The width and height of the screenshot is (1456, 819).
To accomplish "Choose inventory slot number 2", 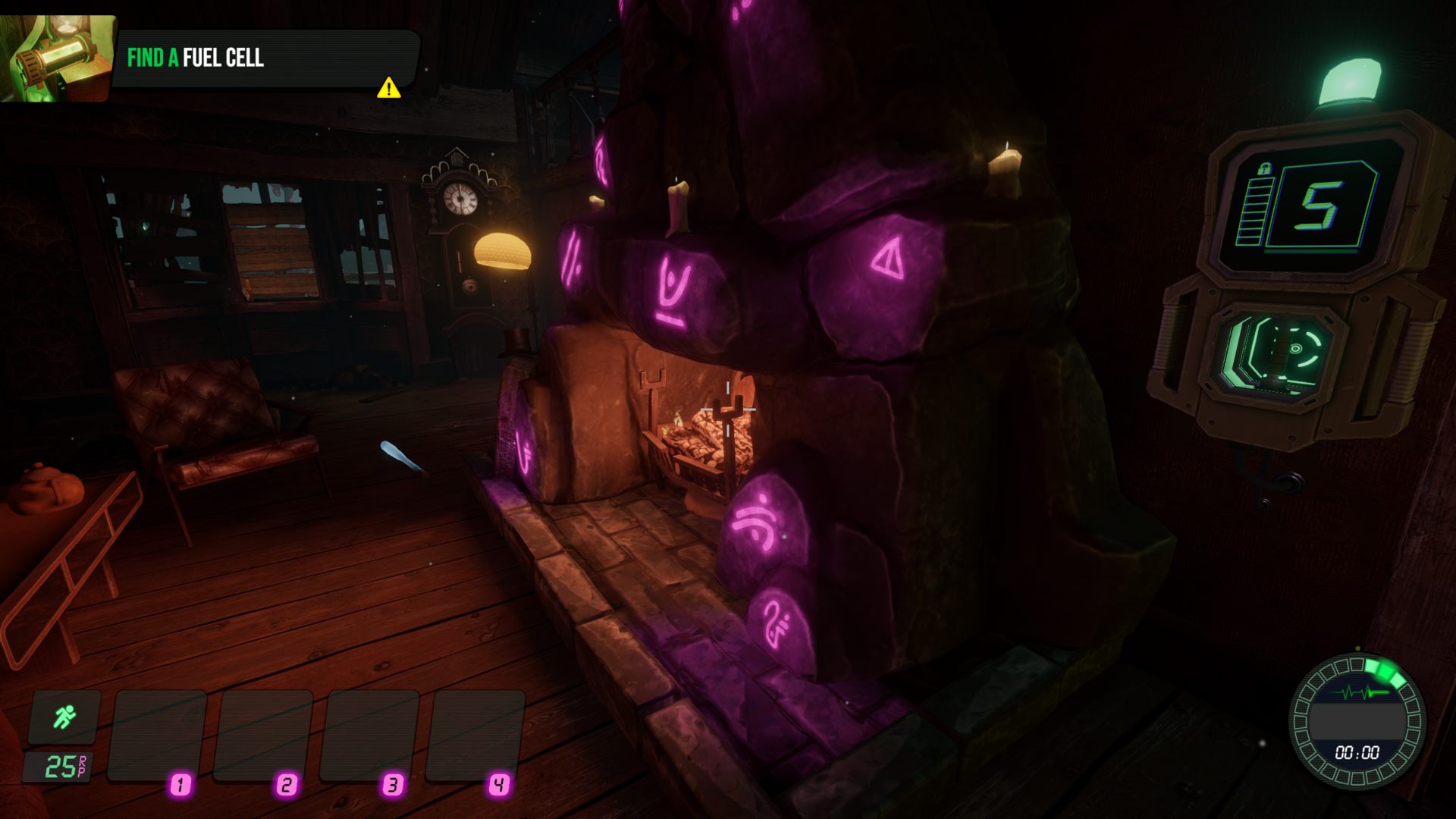I will point(264,736).
